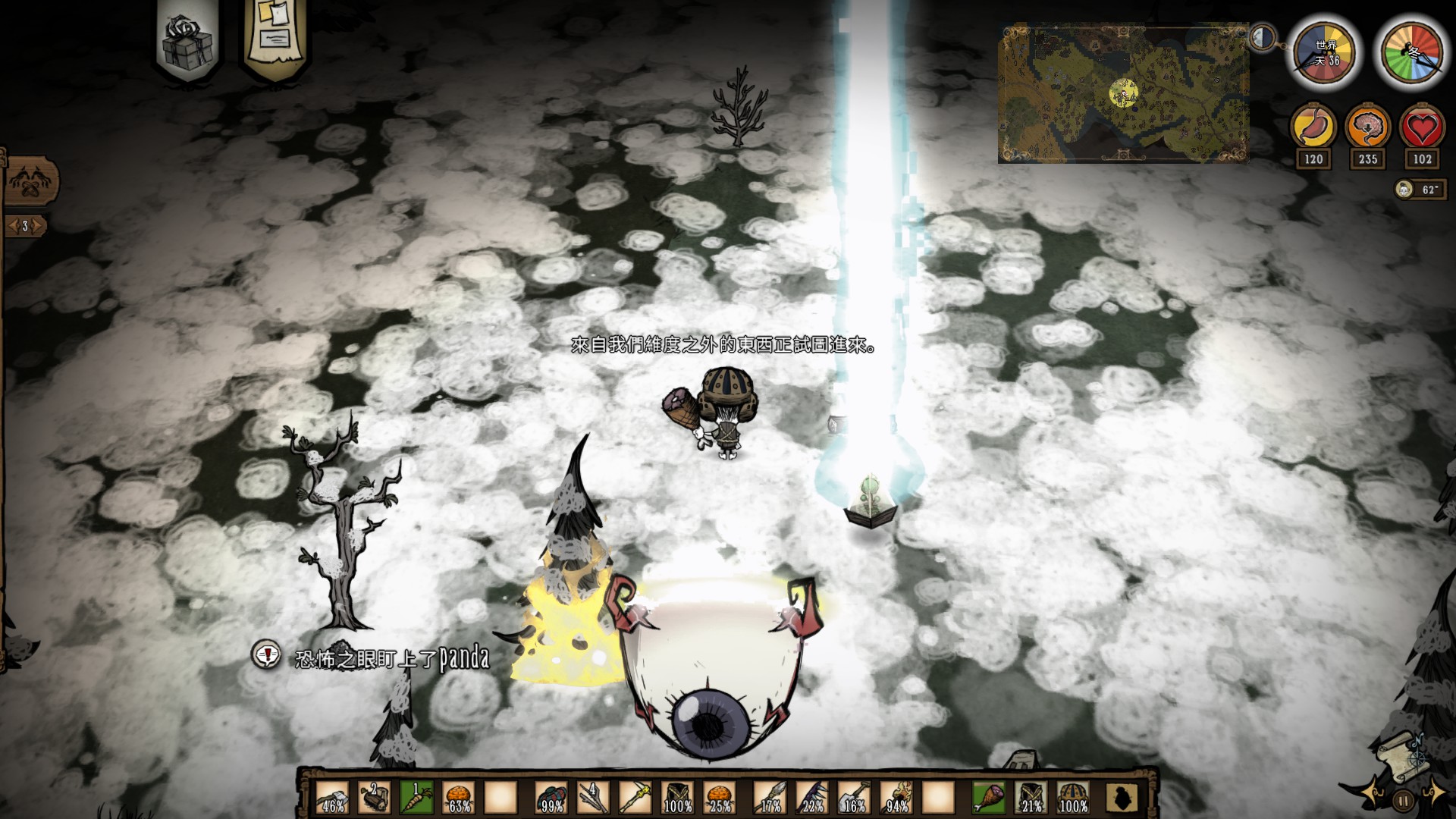Click the left rotate camera arrow
The height and width of the screenshot is (819, 1456).
tap(1370, 792)
